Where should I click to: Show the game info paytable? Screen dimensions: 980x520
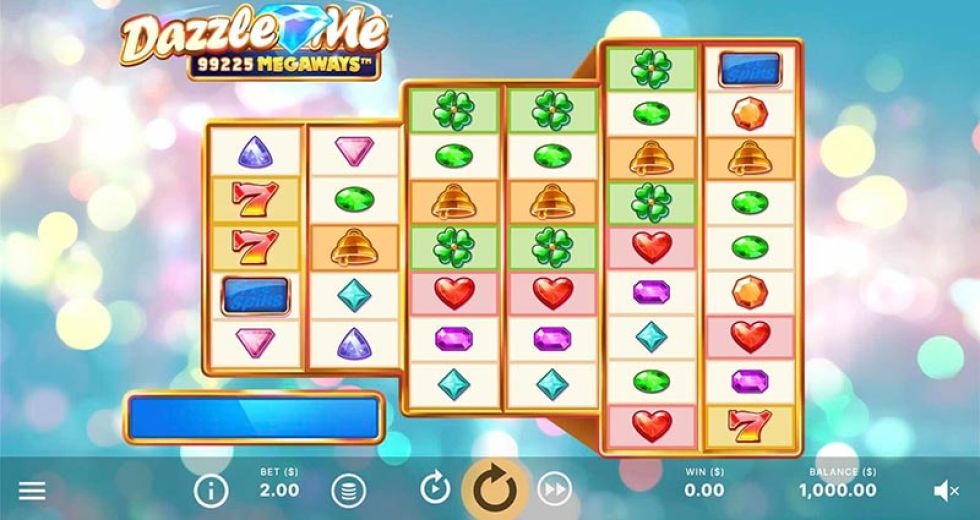coord(211,490)
